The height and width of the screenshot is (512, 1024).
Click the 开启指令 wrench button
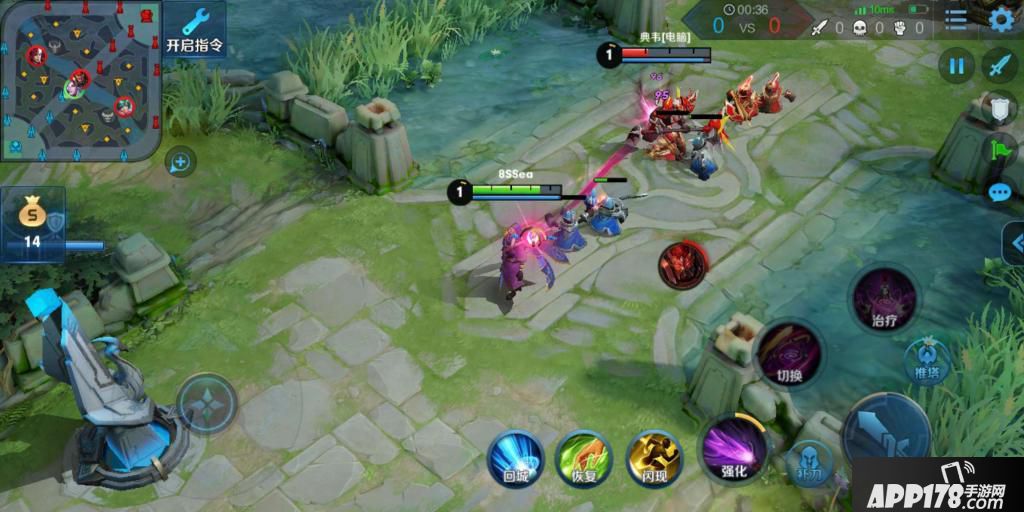[194, 31]
